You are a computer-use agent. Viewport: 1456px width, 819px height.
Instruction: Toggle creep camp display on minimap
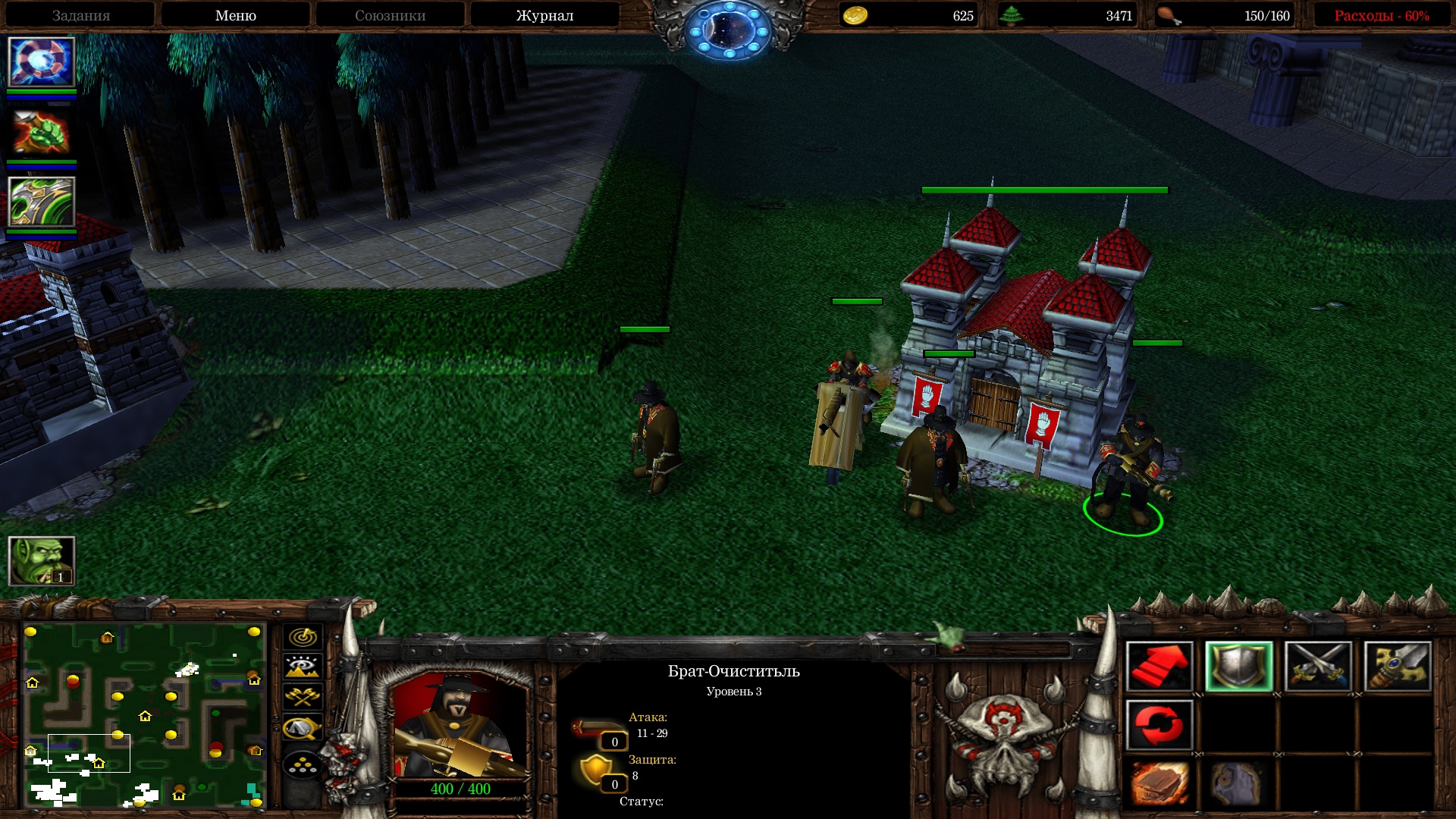point(303,728)
